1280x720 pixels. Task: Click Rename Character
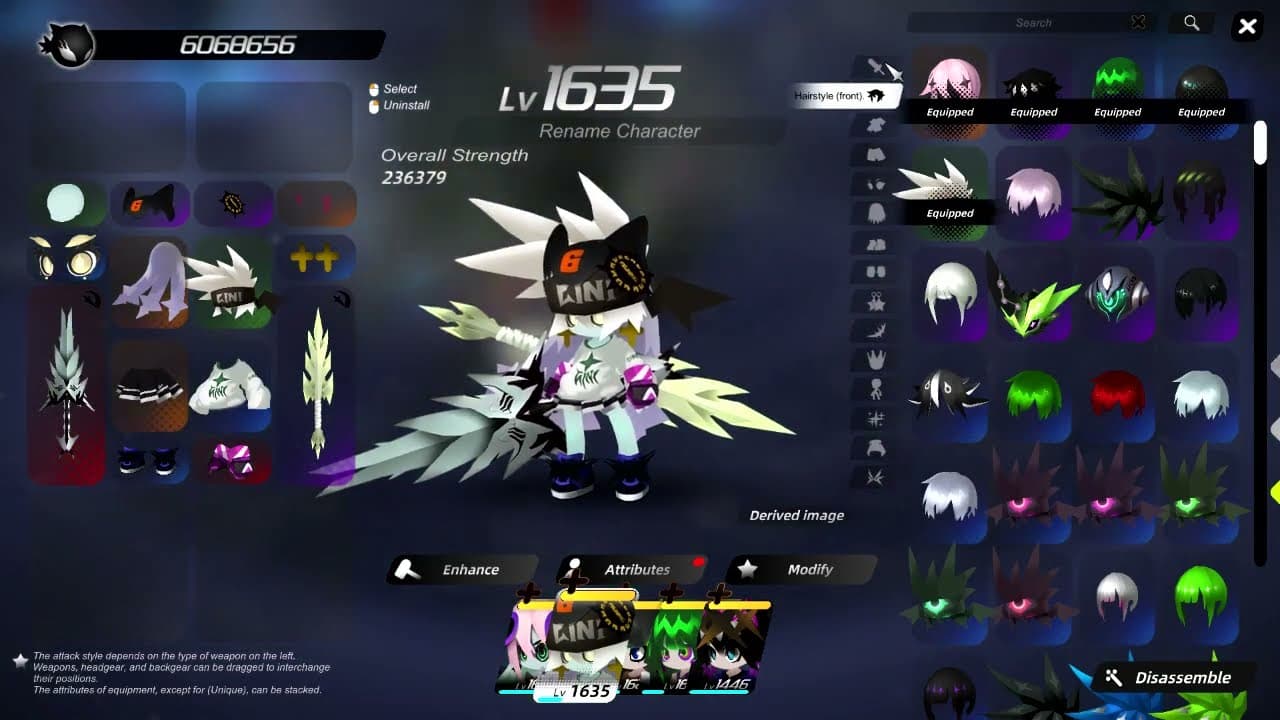click(x=619, y=131)
